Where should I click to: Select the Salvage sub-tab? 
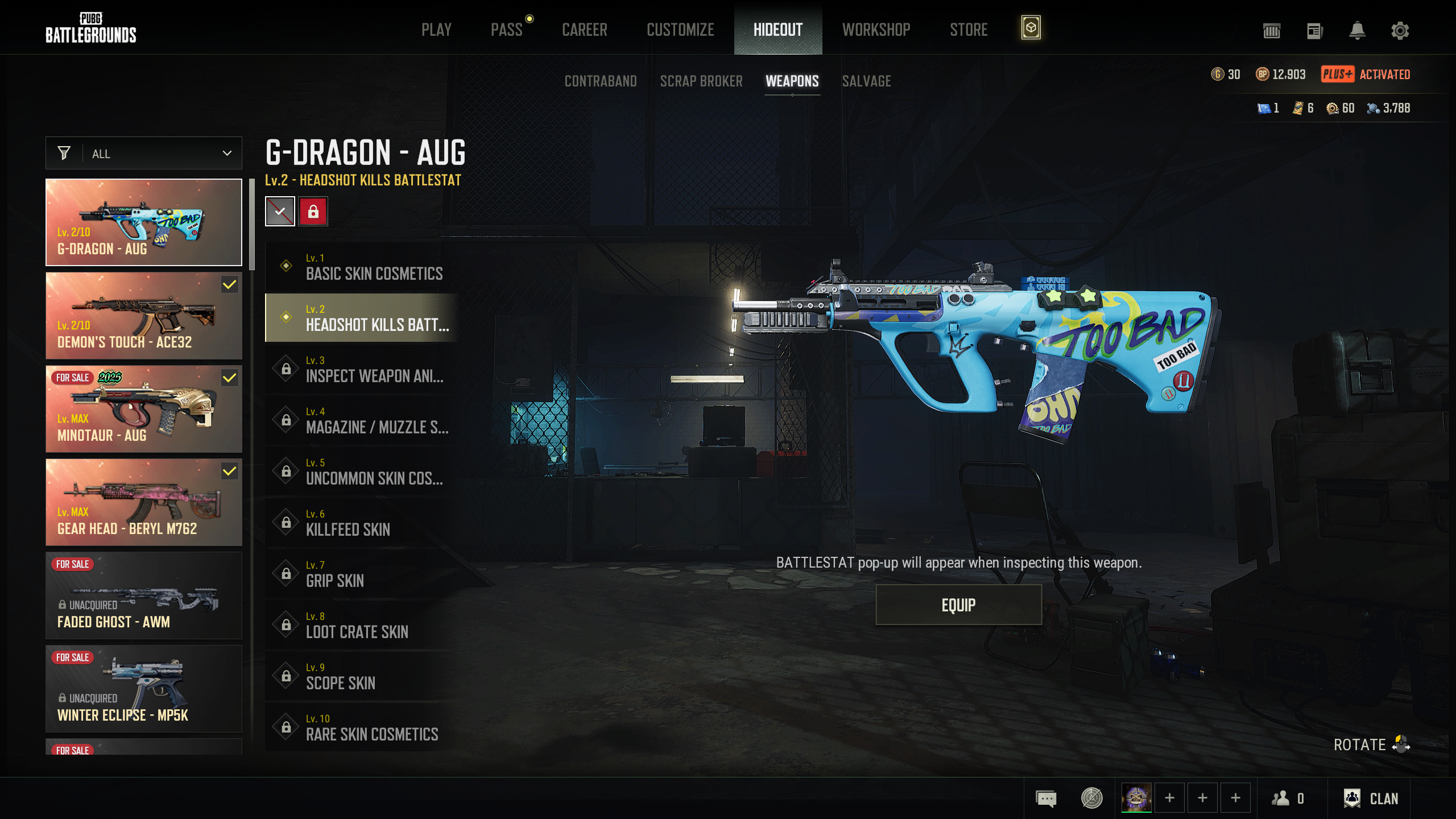[866, 81]
